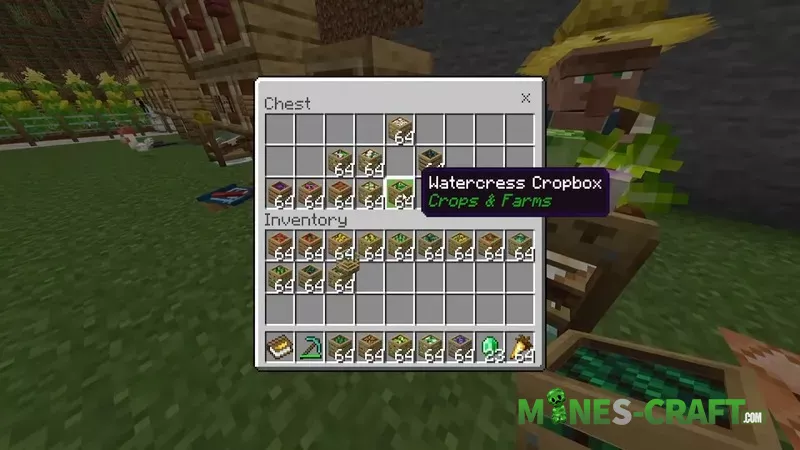Choose the green hoe in the hotbar
Screen dimensions: 800x450
pos(309,348)
